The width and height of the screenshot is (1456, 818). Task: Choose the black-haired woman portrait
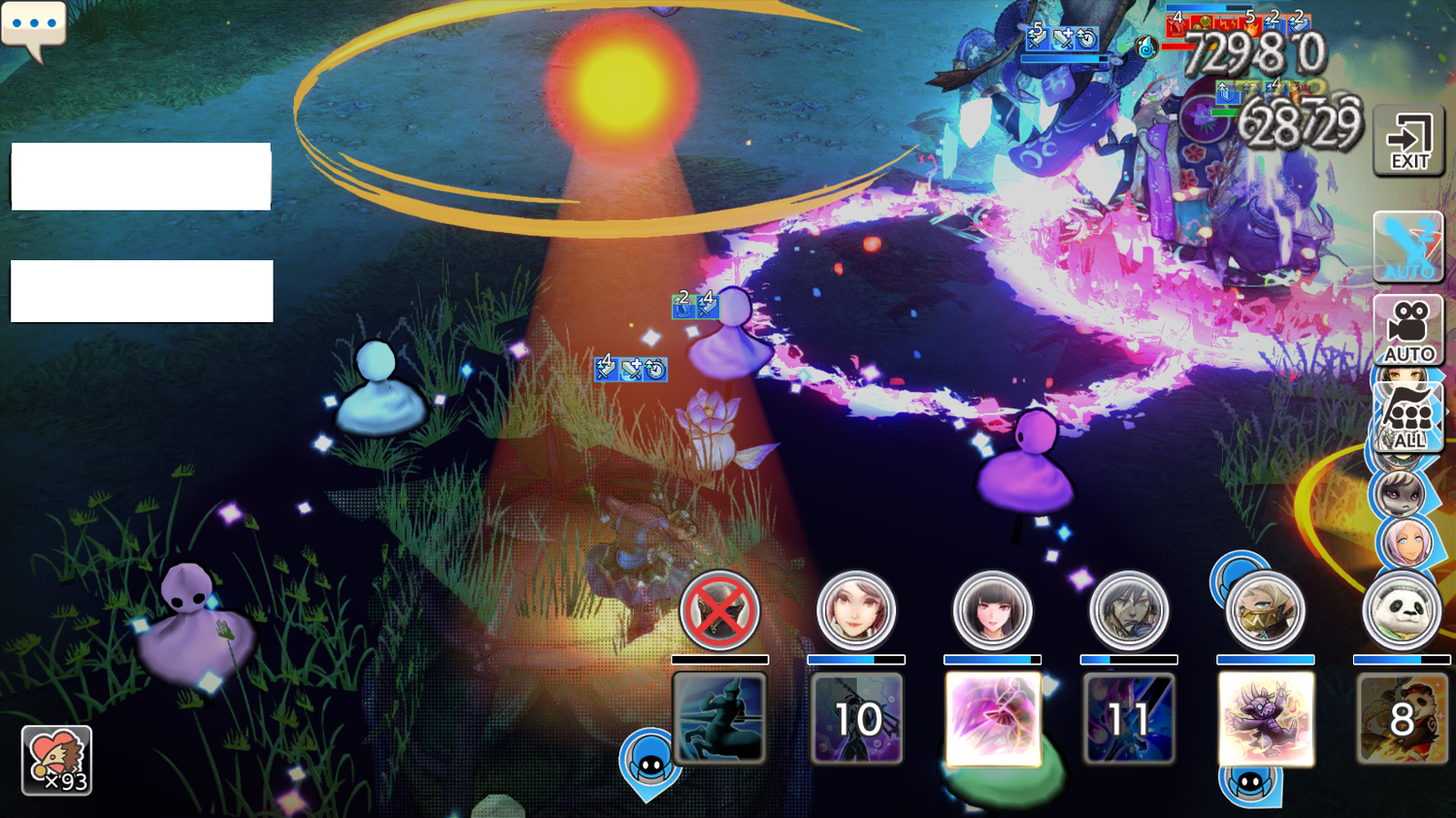point(992,610)
